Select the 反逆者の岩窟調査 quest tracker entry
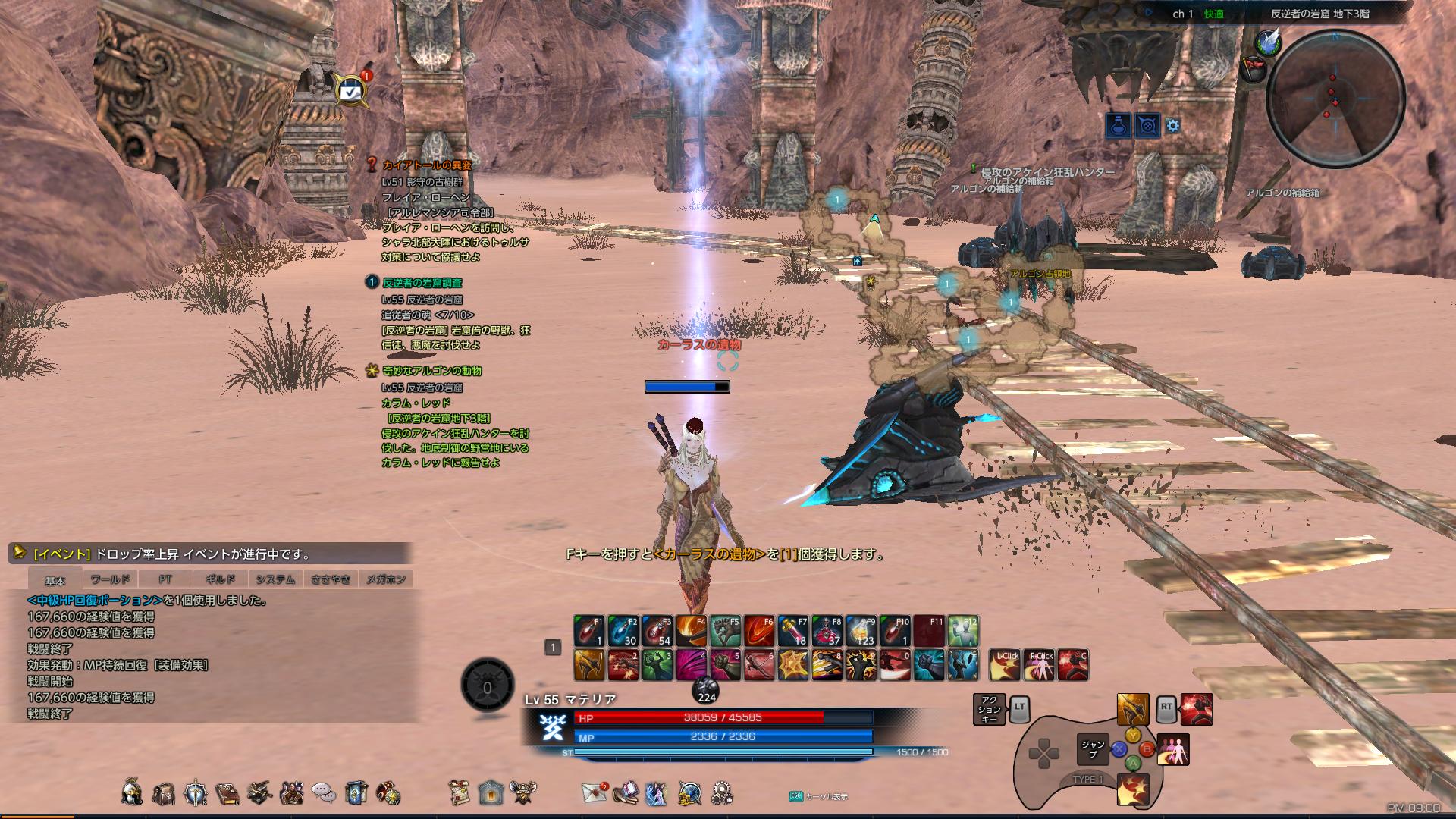The image size is (1456, 819). click(422, 283)
